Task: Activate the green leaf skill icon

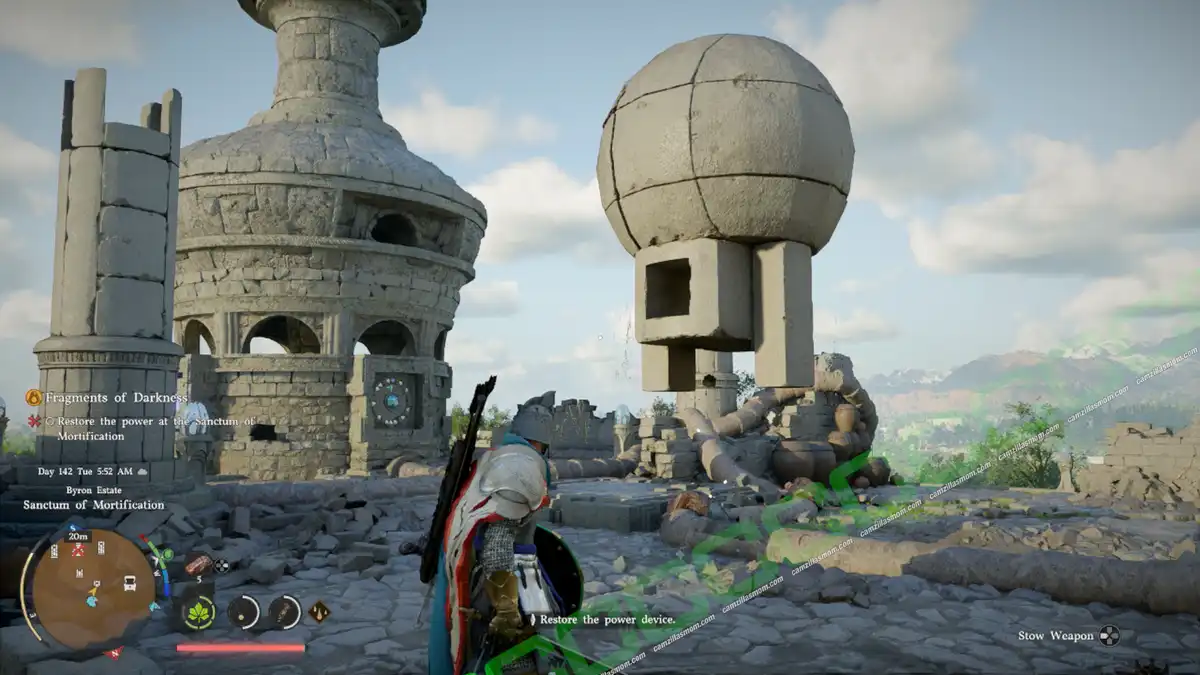Action: (199, 612)
